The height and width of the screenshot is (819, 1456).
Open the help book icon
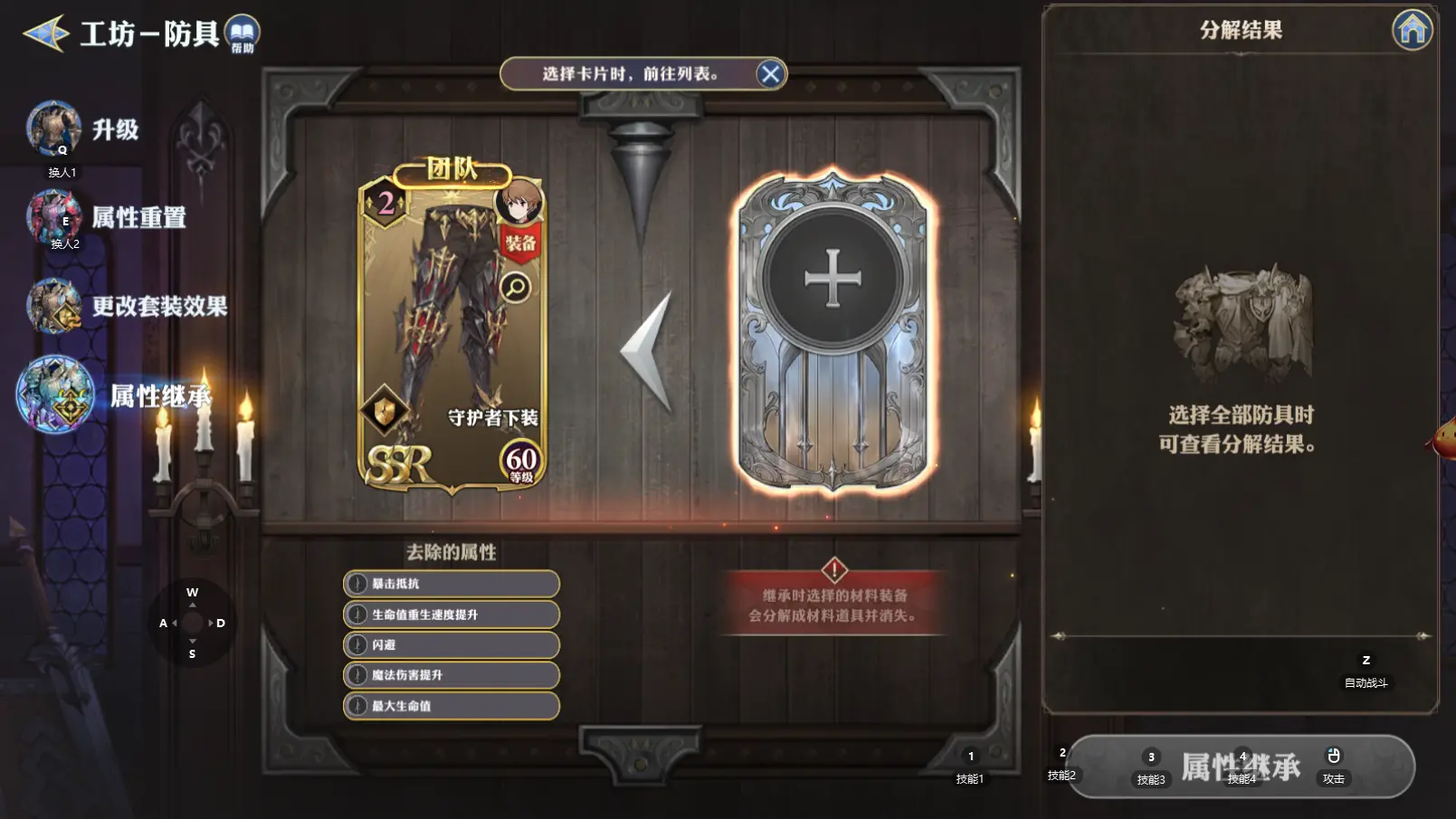[x=242, y=33]
